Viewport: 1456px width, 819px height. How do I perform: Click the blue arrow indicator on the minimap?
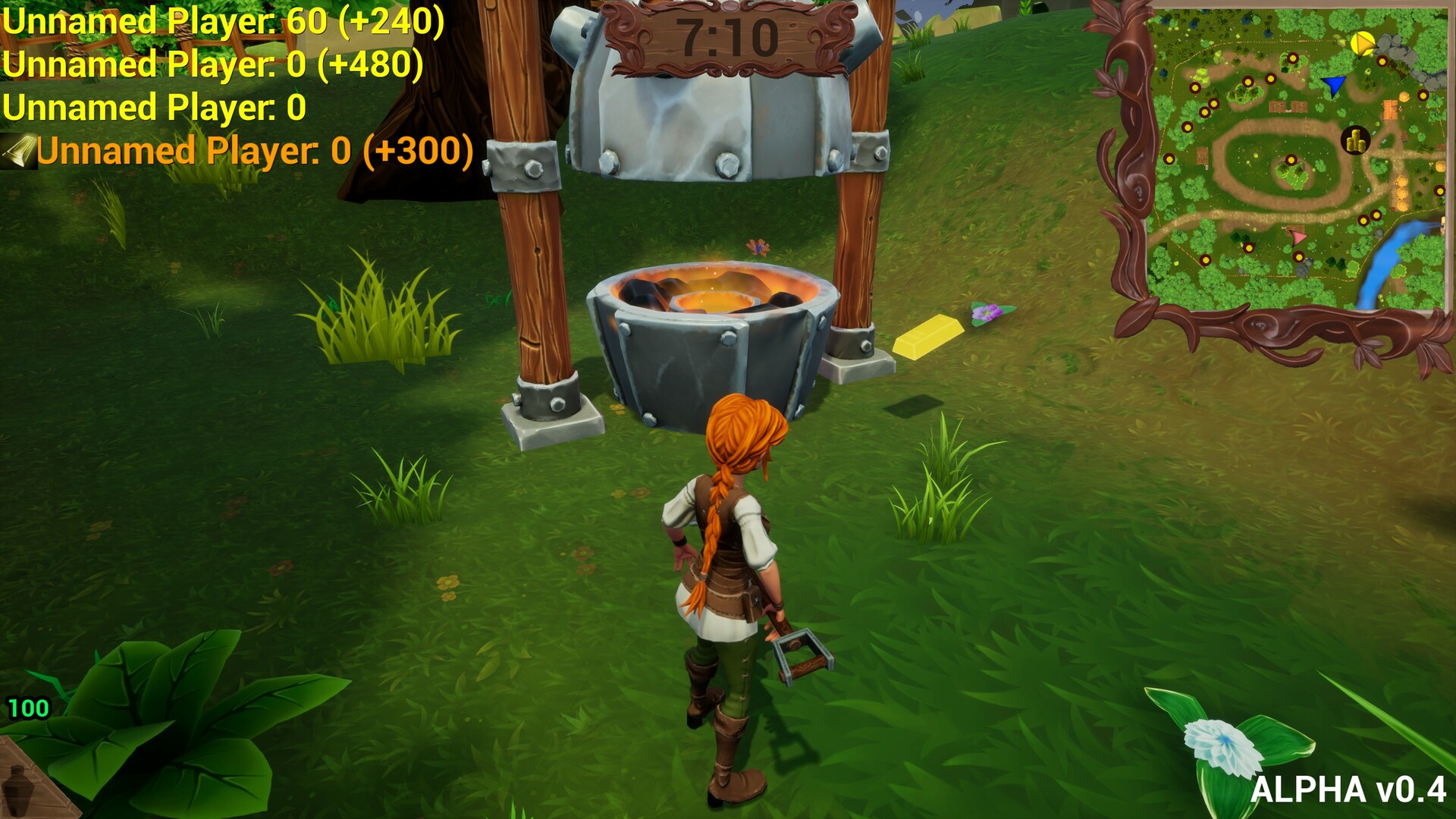click(1333, 85)
